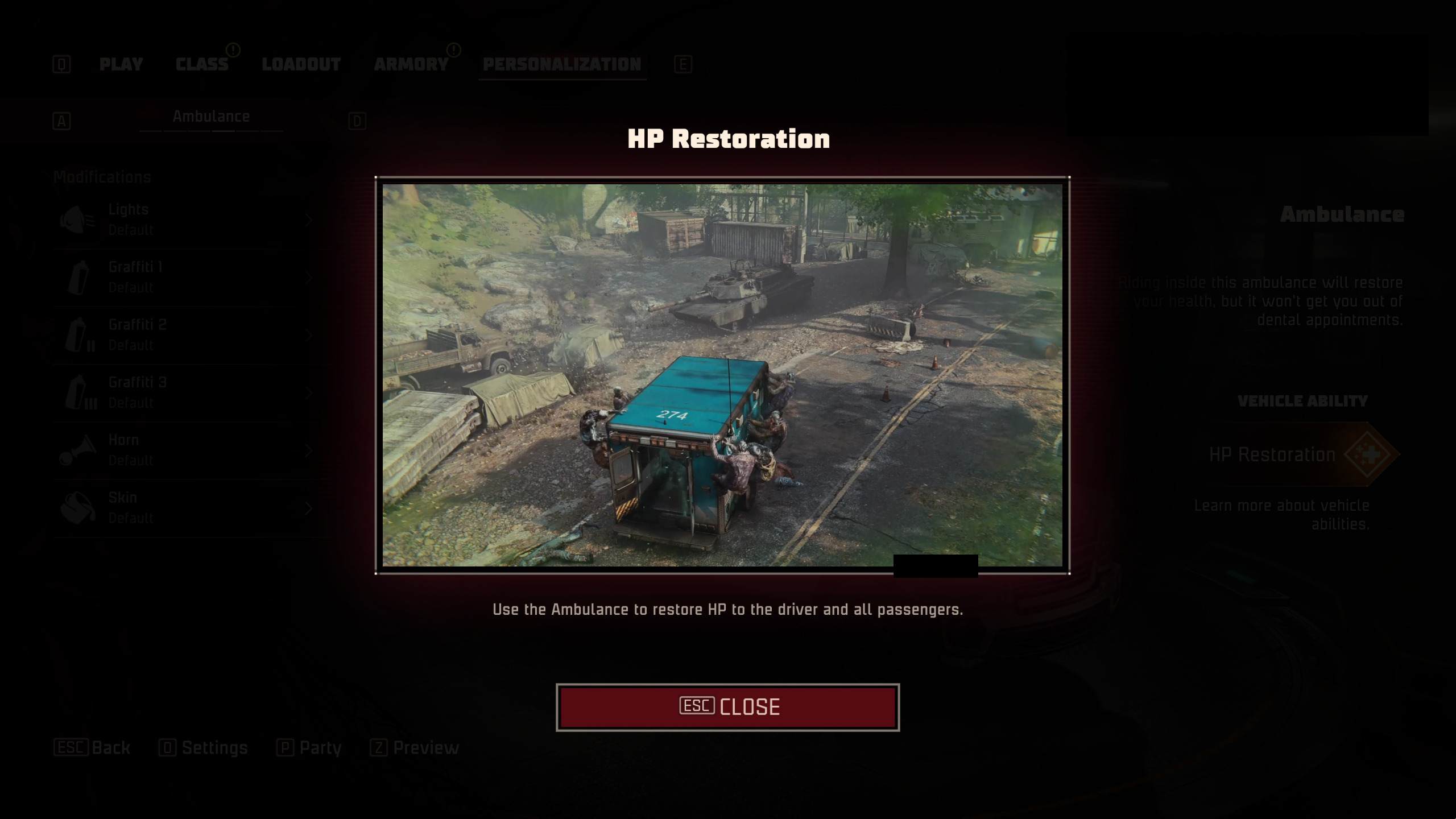
Task: Open the Personalization tab
Action: 562,64
